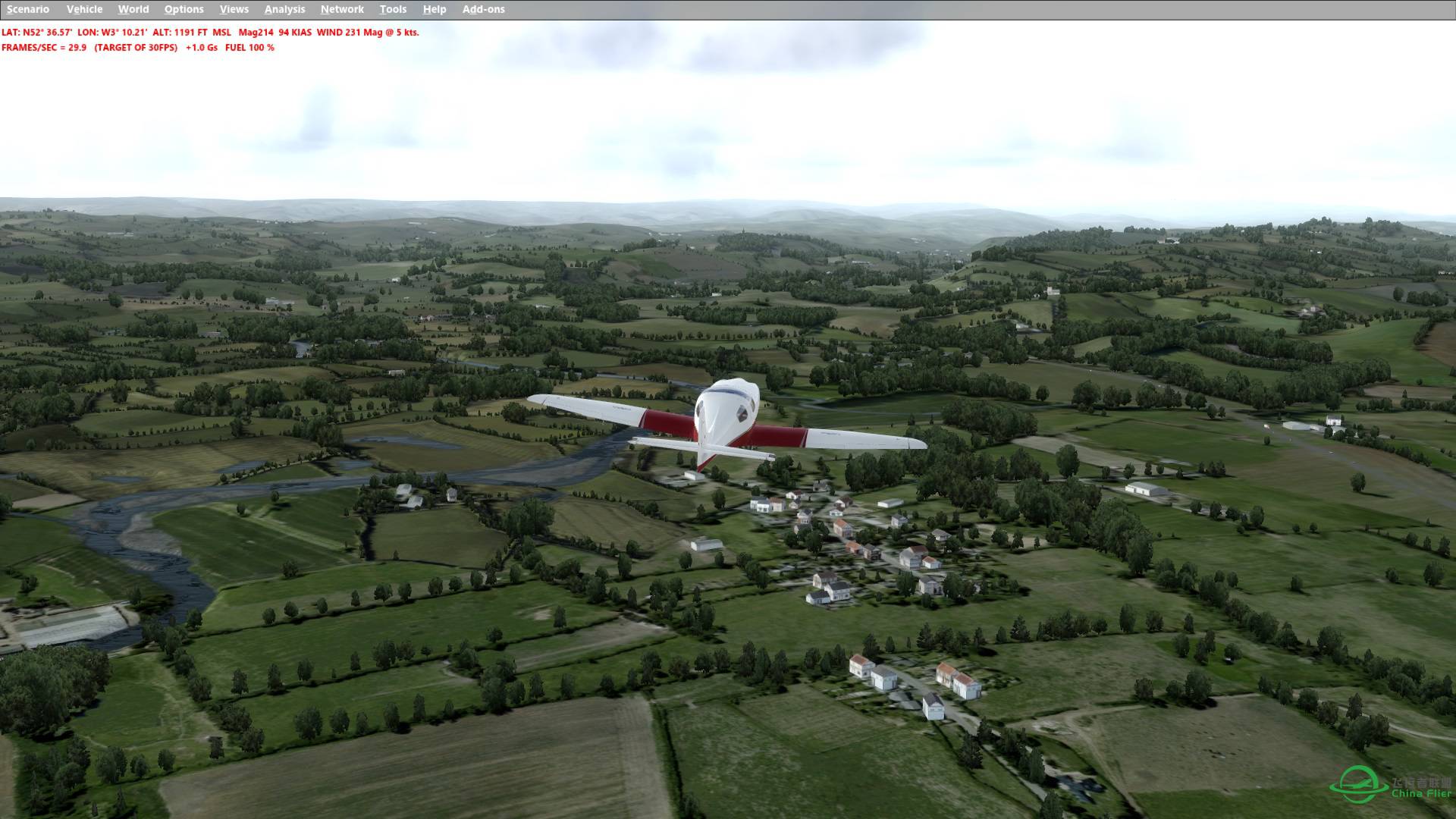Click the FUEL 100 % indicator
Screen dimensions: 1456x819
249,46
